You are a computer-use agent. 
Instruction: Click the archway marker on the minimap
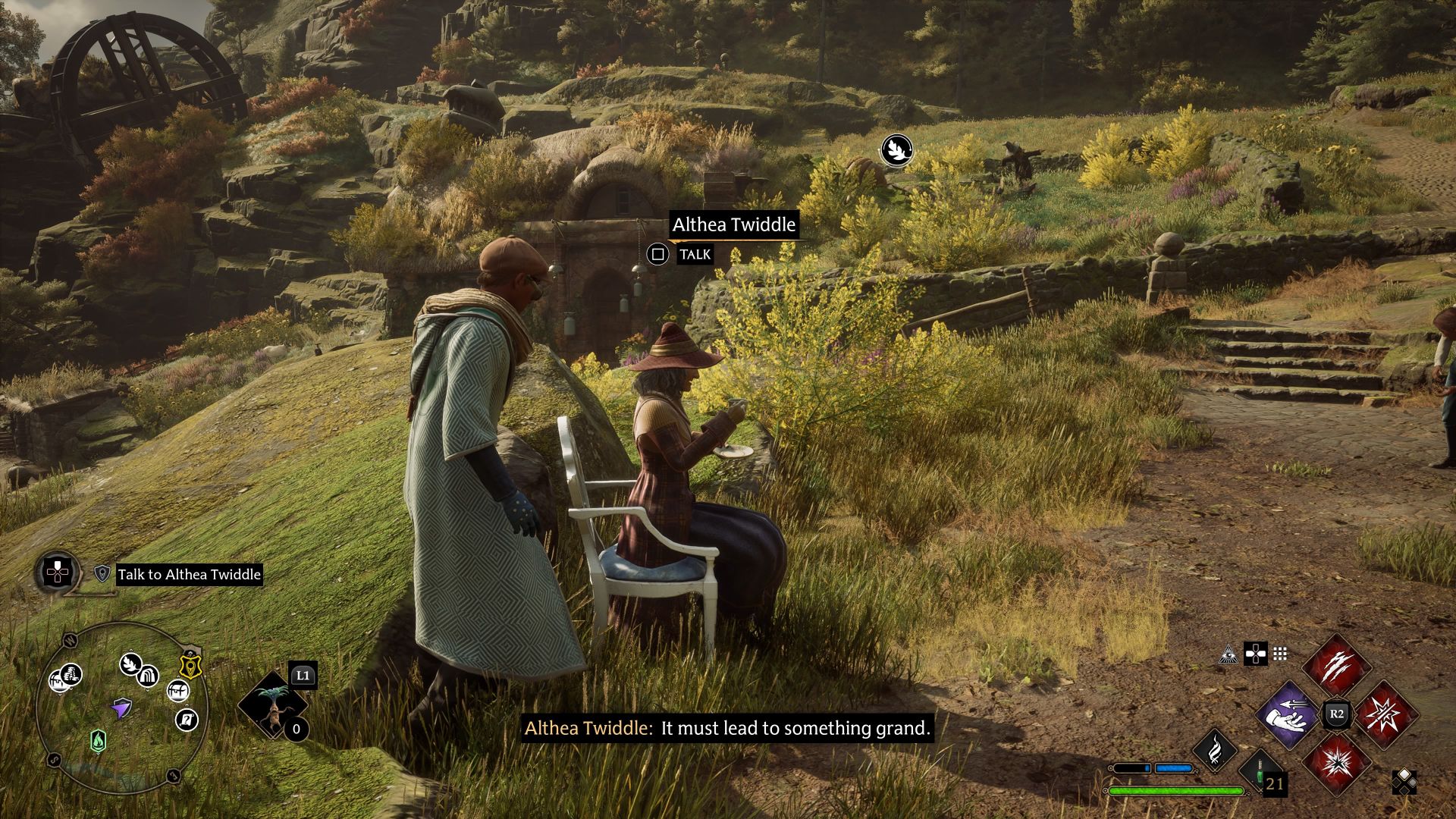pyautogui.click(x=149, y=676)
